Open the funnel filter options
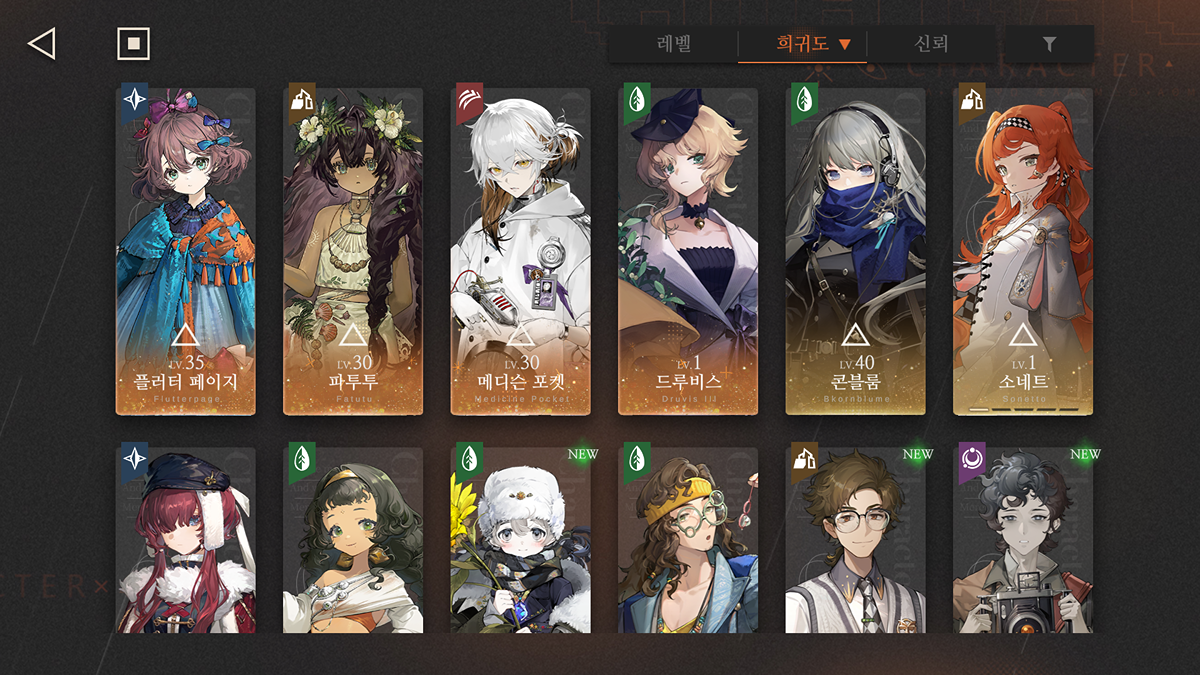This screenshot has height=675, width=1200. tap(1049, 44)
